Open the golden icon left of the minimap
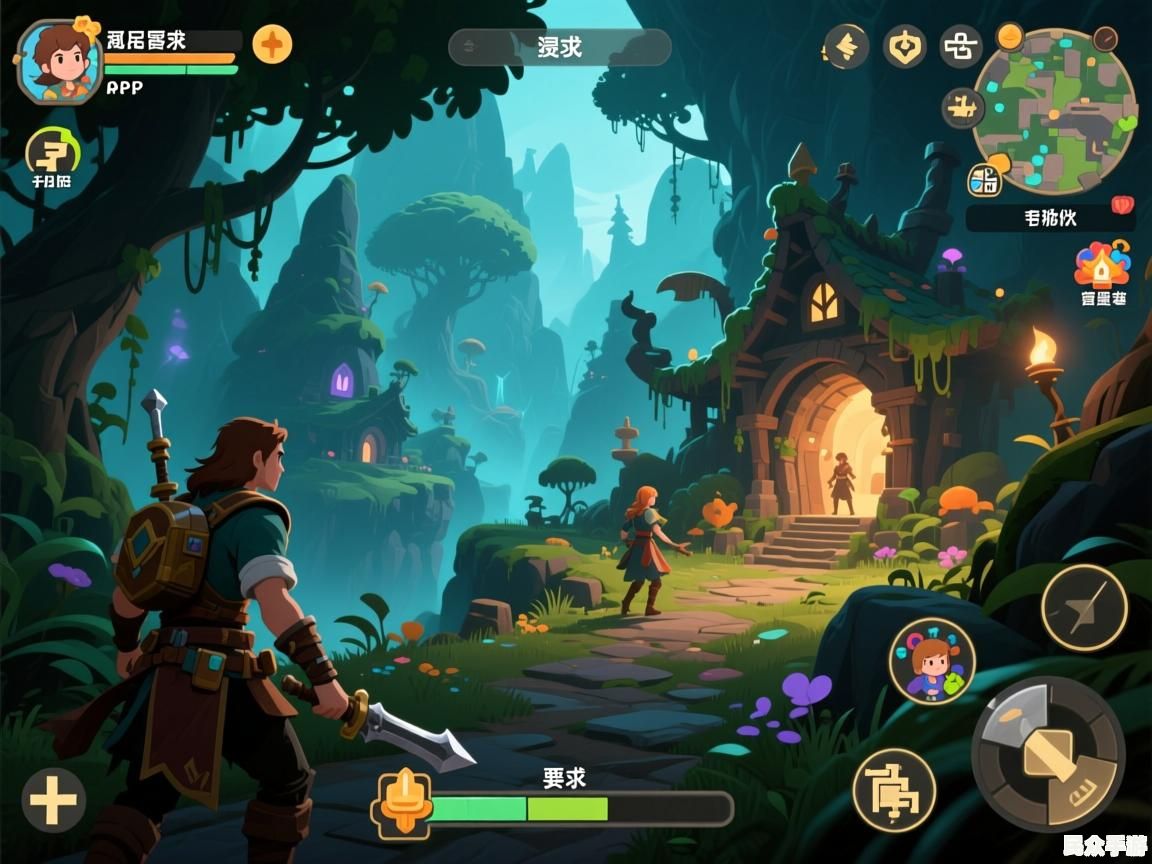Screen dimensions: 1152x864 [x=964, y=107]
